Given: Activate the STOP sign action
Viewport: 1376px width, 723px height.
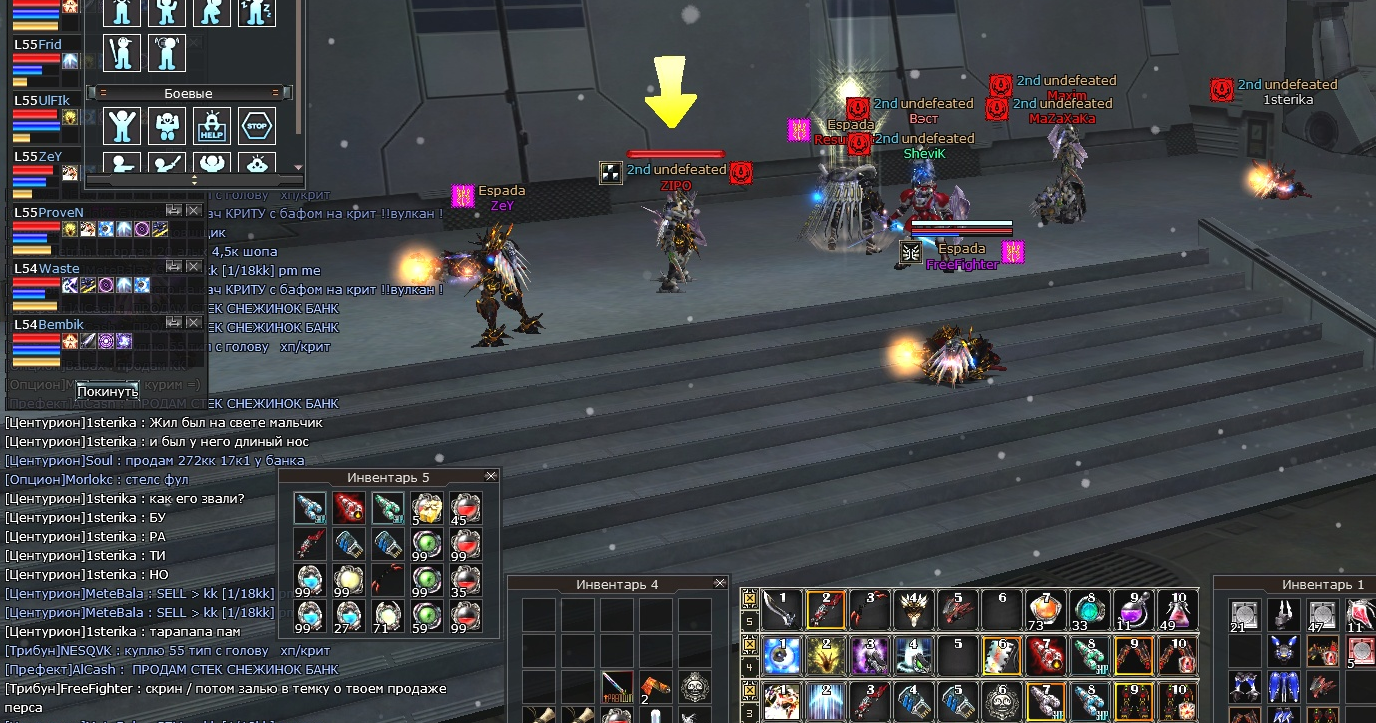Looking at the screenshot, I should [x=257, y=126].
